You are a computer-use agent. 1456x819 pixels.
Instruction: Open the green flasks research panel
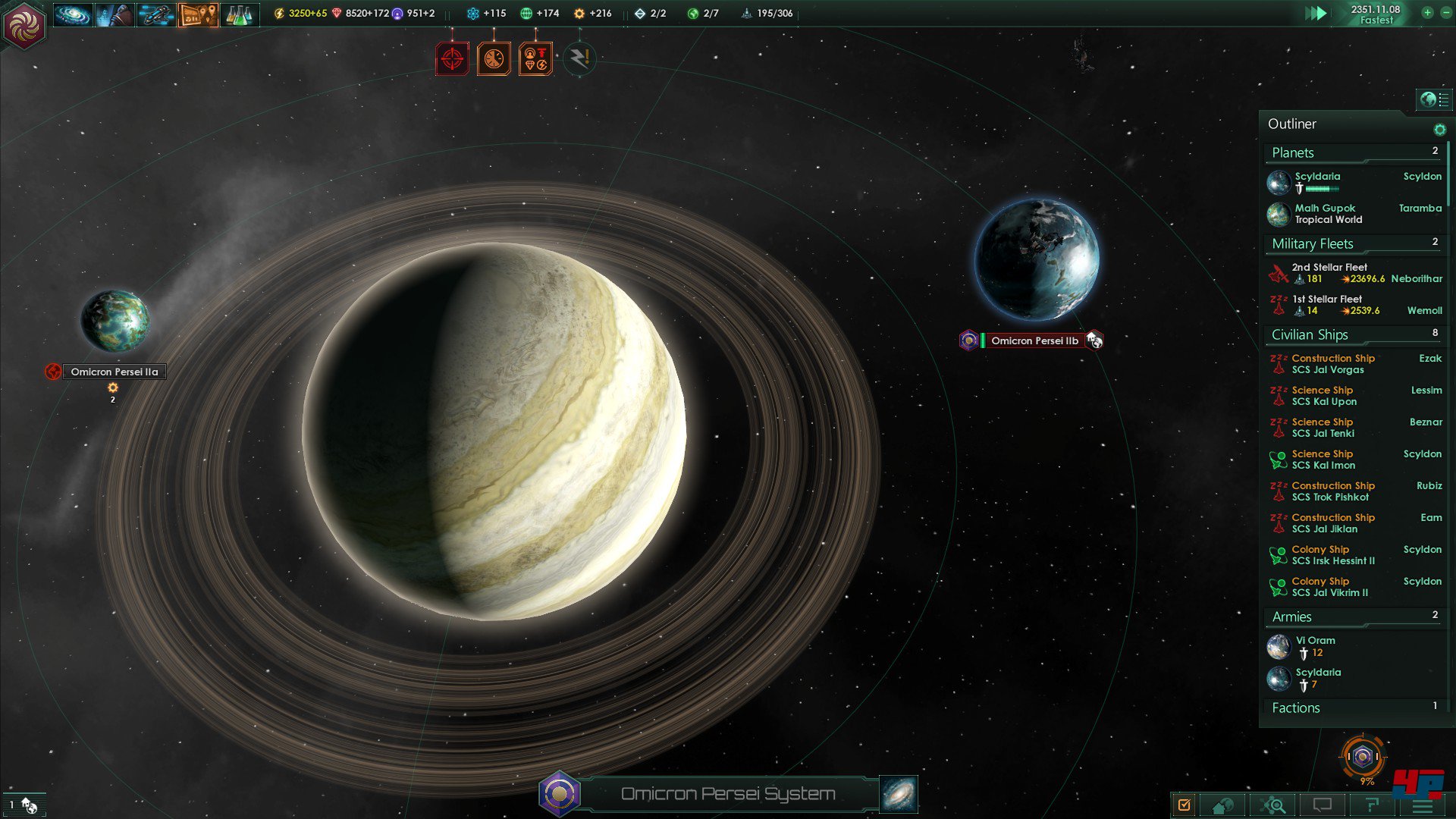(239, 14)
